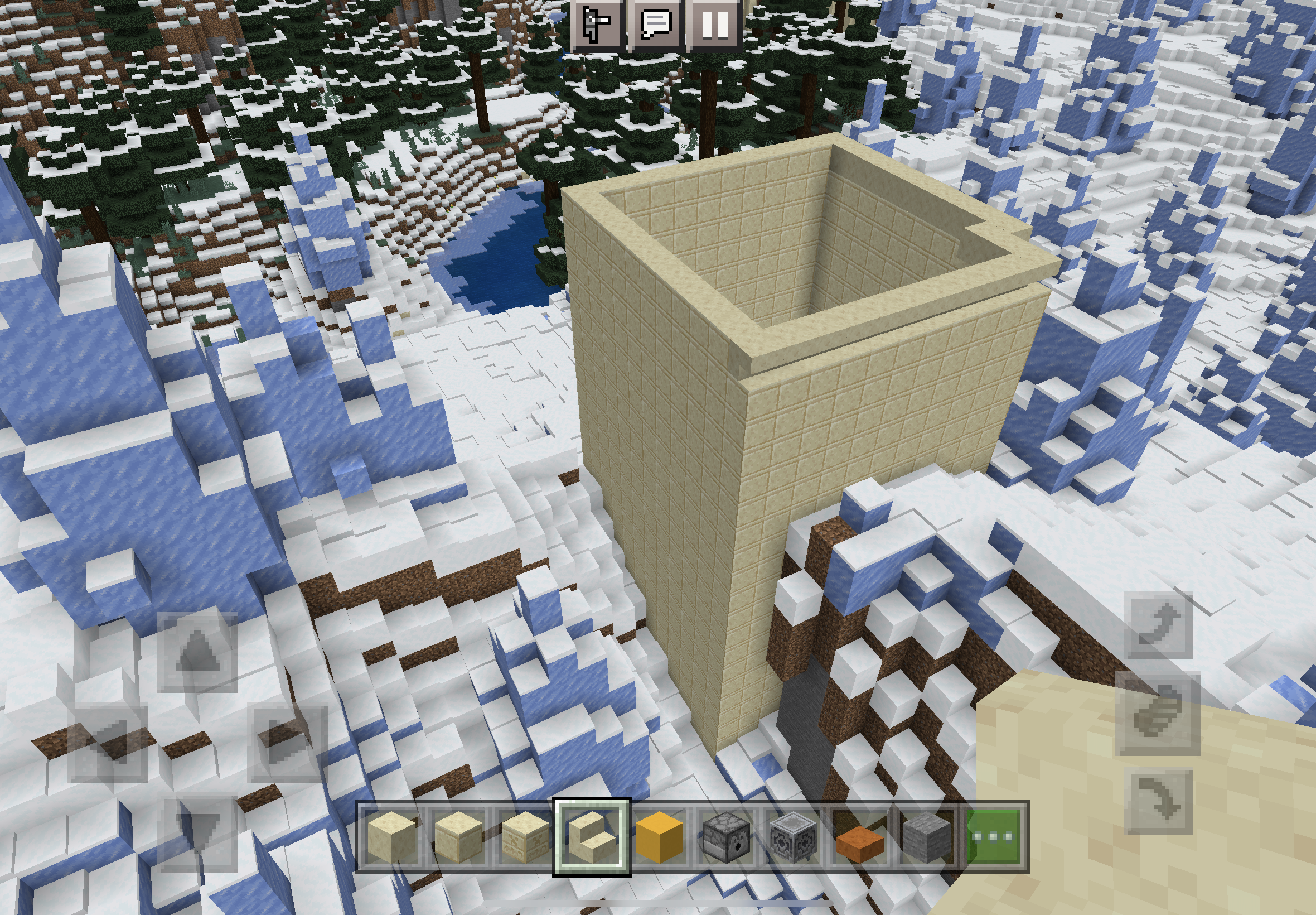This screenshot has height=915, width=1316.
Task: Fly downward with the descend arrow button
Action: pos(1158,802)
